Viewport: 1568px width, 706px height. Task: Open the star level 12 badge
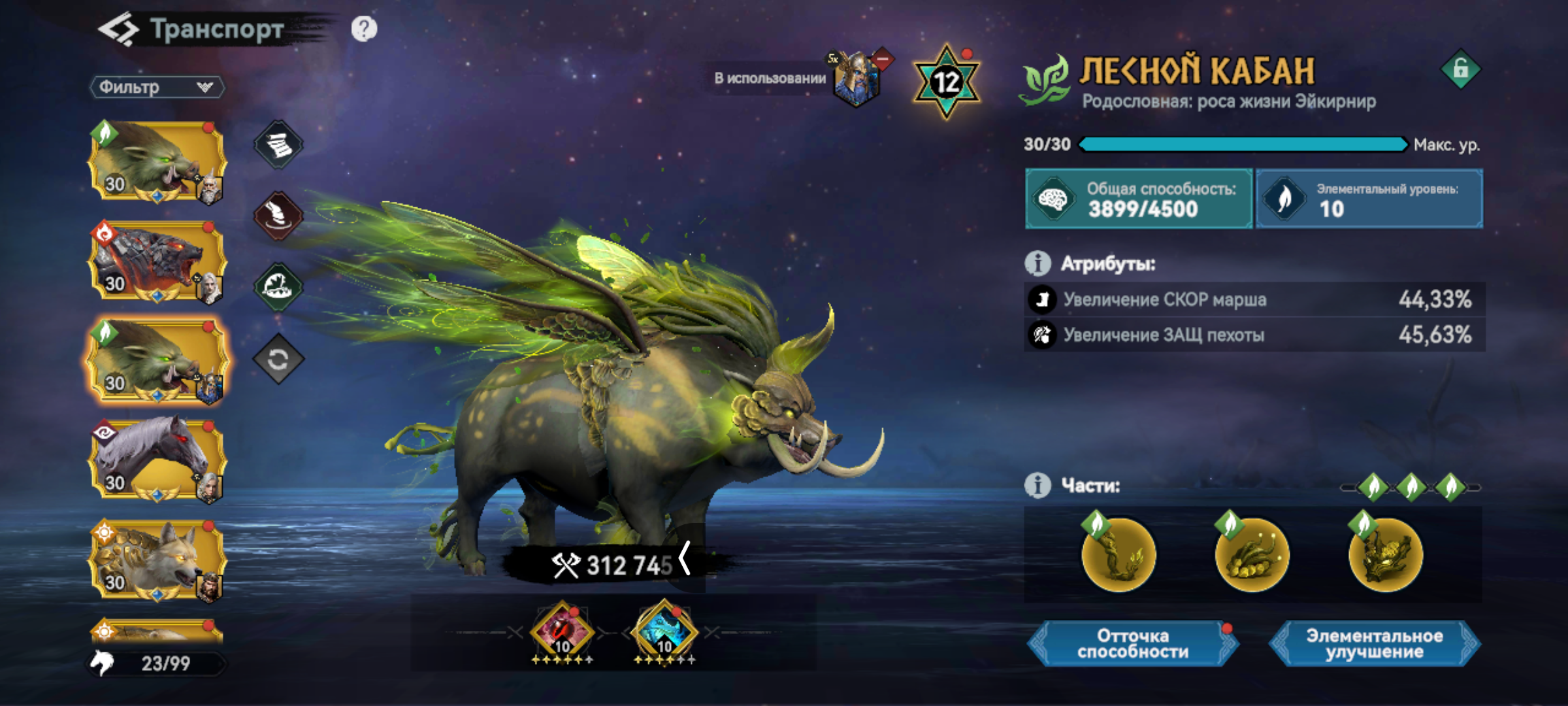click(946, 82)
